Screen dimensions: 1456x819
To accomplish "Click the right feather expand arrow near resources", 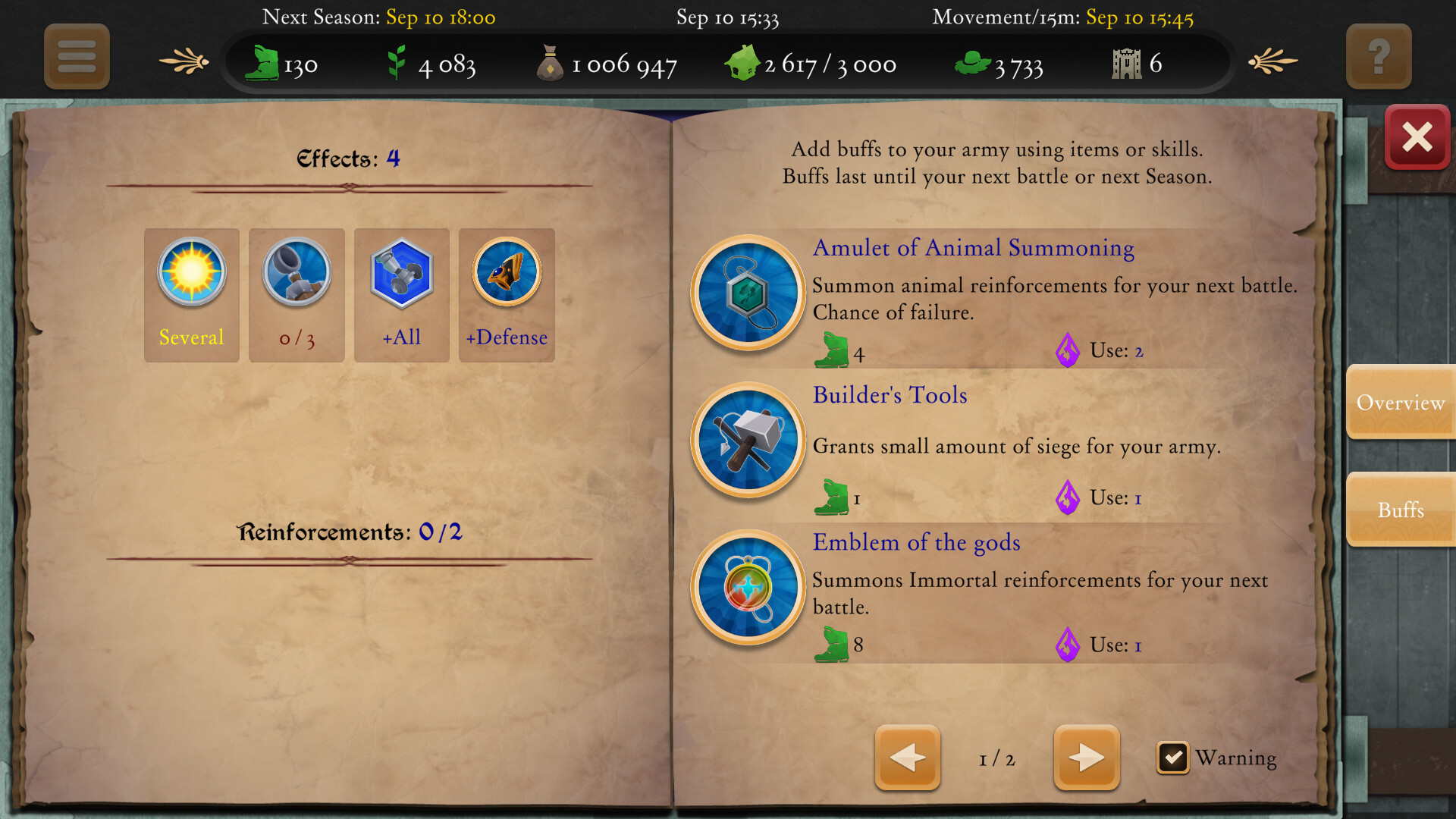I will [x=1274, y=61].
